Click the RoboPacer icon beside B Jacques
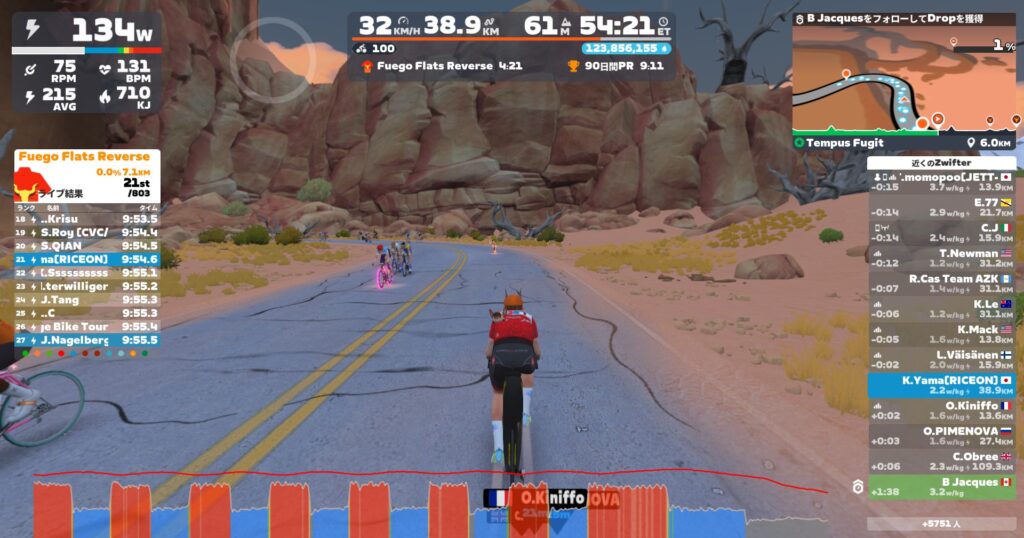Screen dimensions: 1024x538 point(857,487)
